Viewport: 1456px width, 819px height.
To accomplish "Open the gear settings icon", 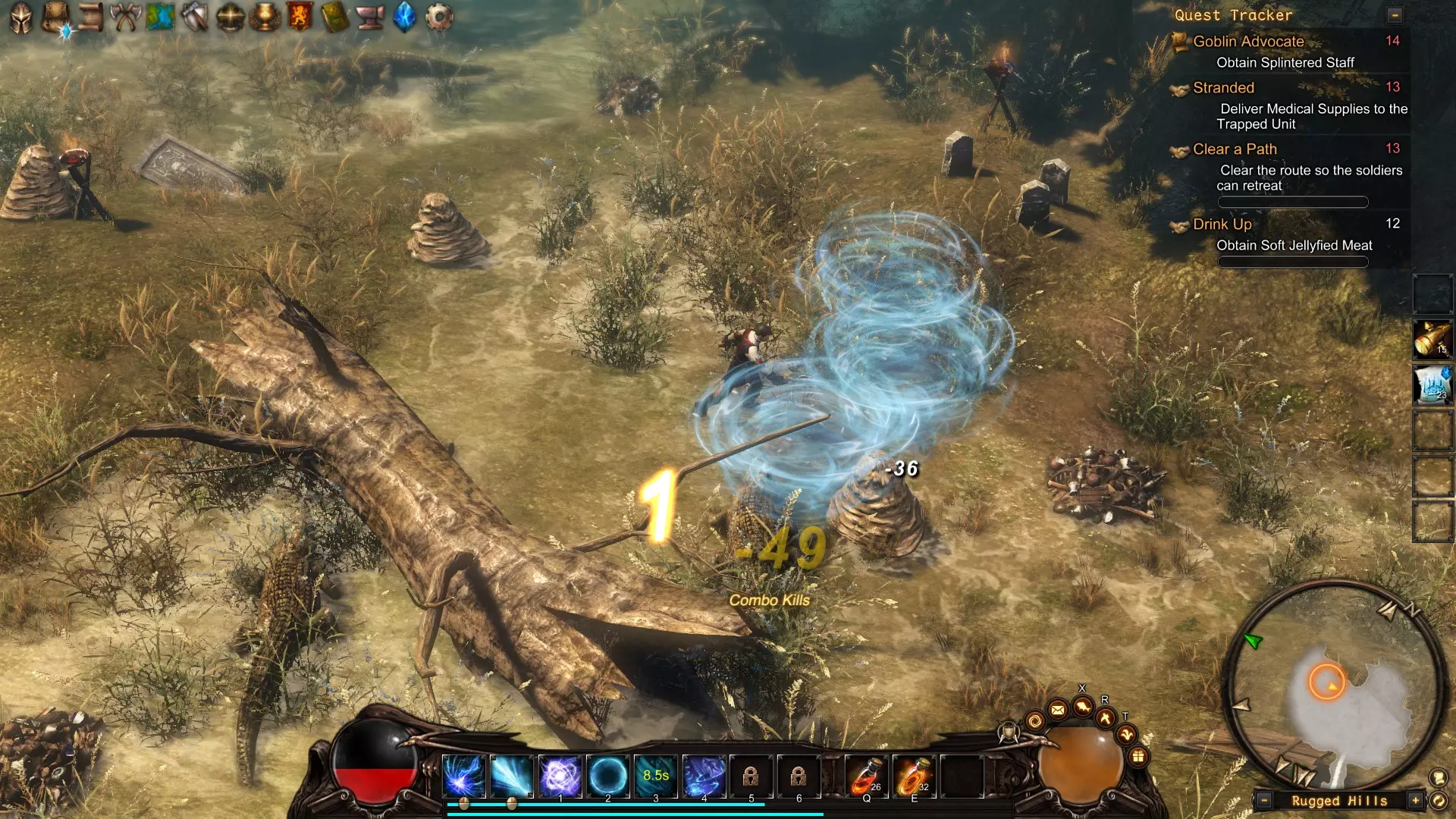I will [x=439, y=17].
